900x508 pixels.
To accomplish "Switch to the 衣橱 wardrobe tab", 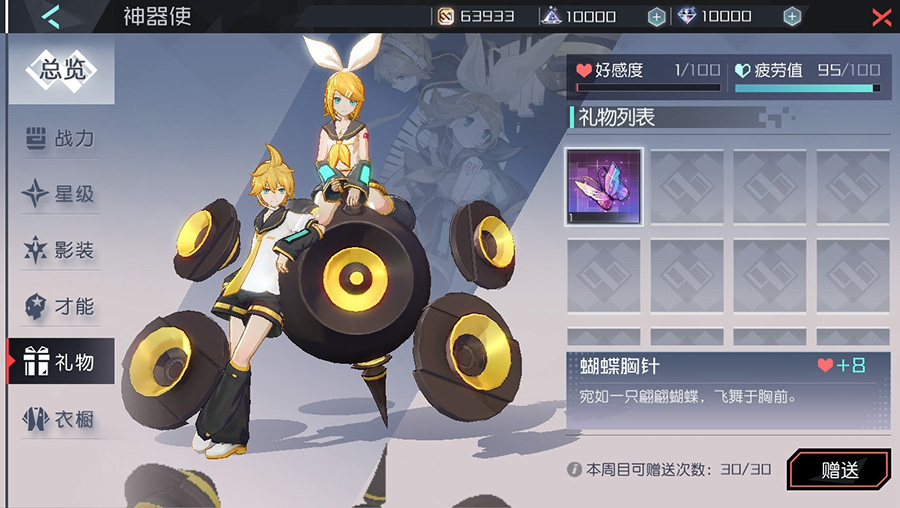I will tap(62, 418).
